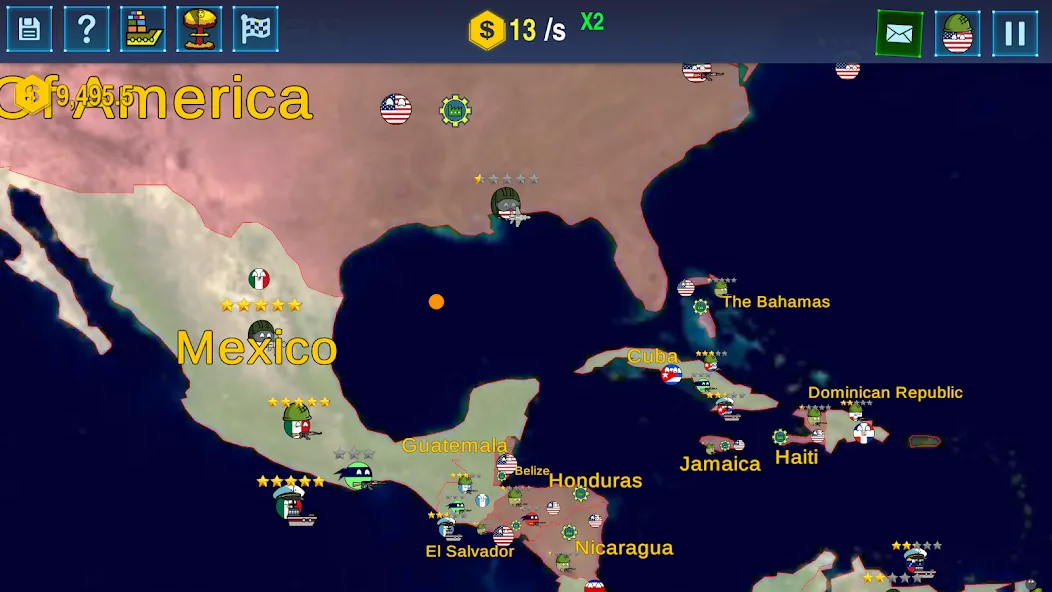Image resolution: width=1052 pixels, height=592 pixels.
Task: Open the nuclear mushroom cloud menu
Action: pos(199,30)
